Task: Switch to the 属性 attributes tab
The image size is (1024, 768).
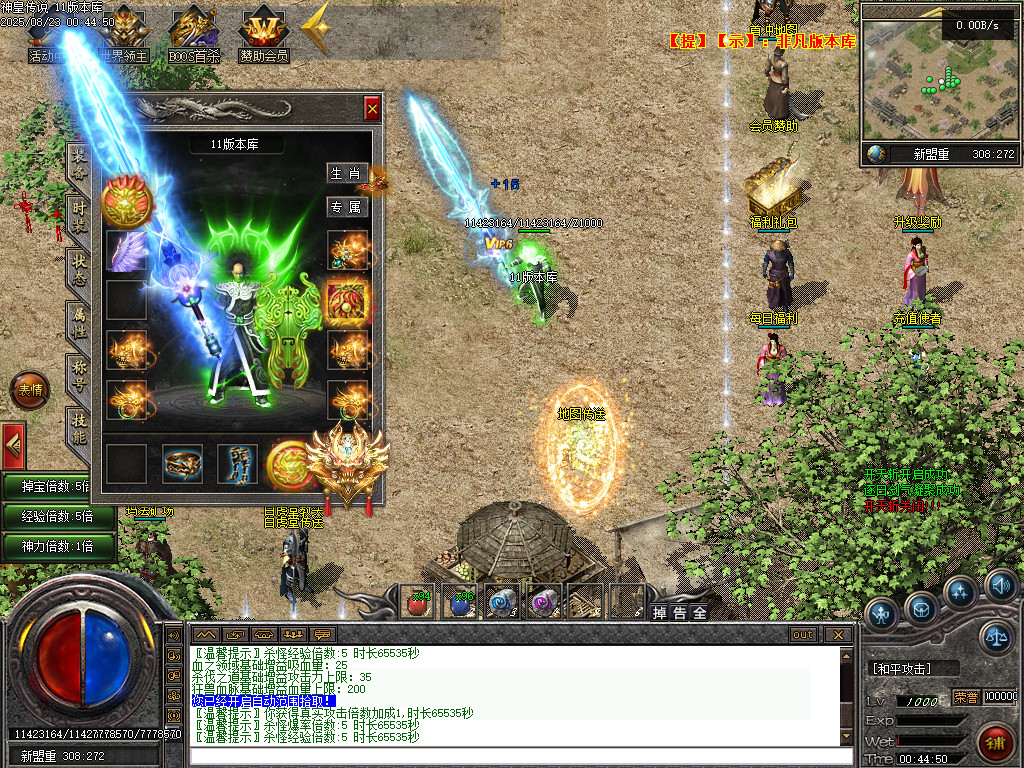Action: (x=78, y=322)
